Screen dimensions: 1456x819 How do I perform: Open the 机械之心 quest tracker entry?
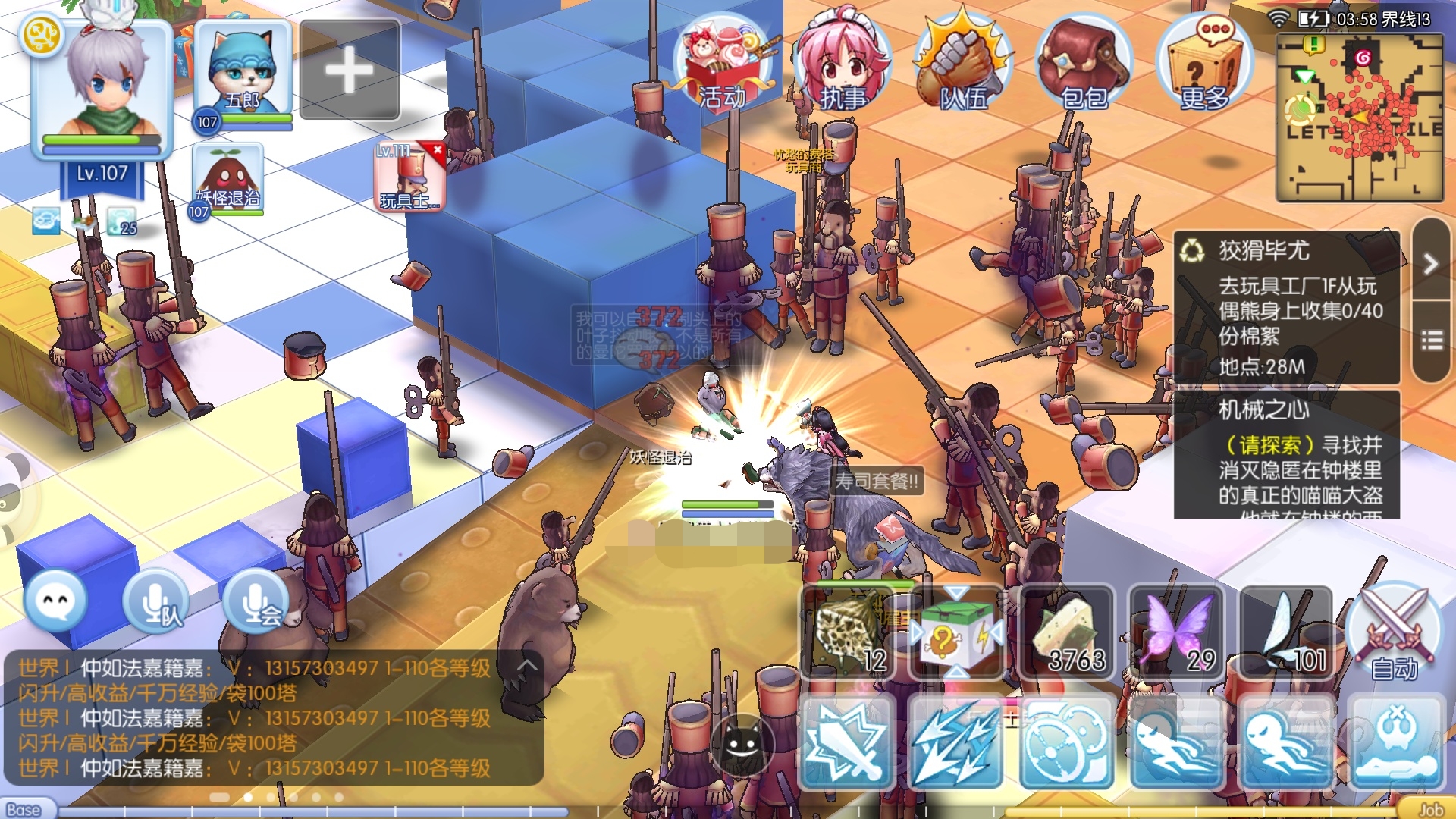1287,453
